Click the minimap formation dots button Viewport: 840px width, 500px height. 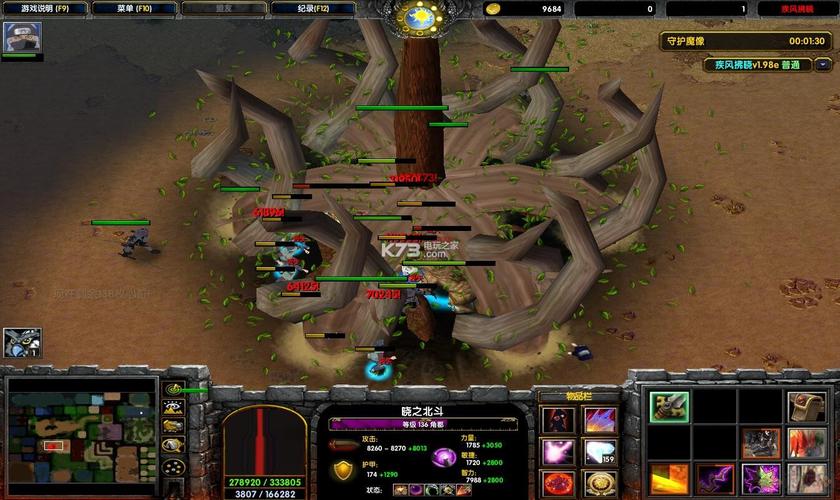[173, 467]
